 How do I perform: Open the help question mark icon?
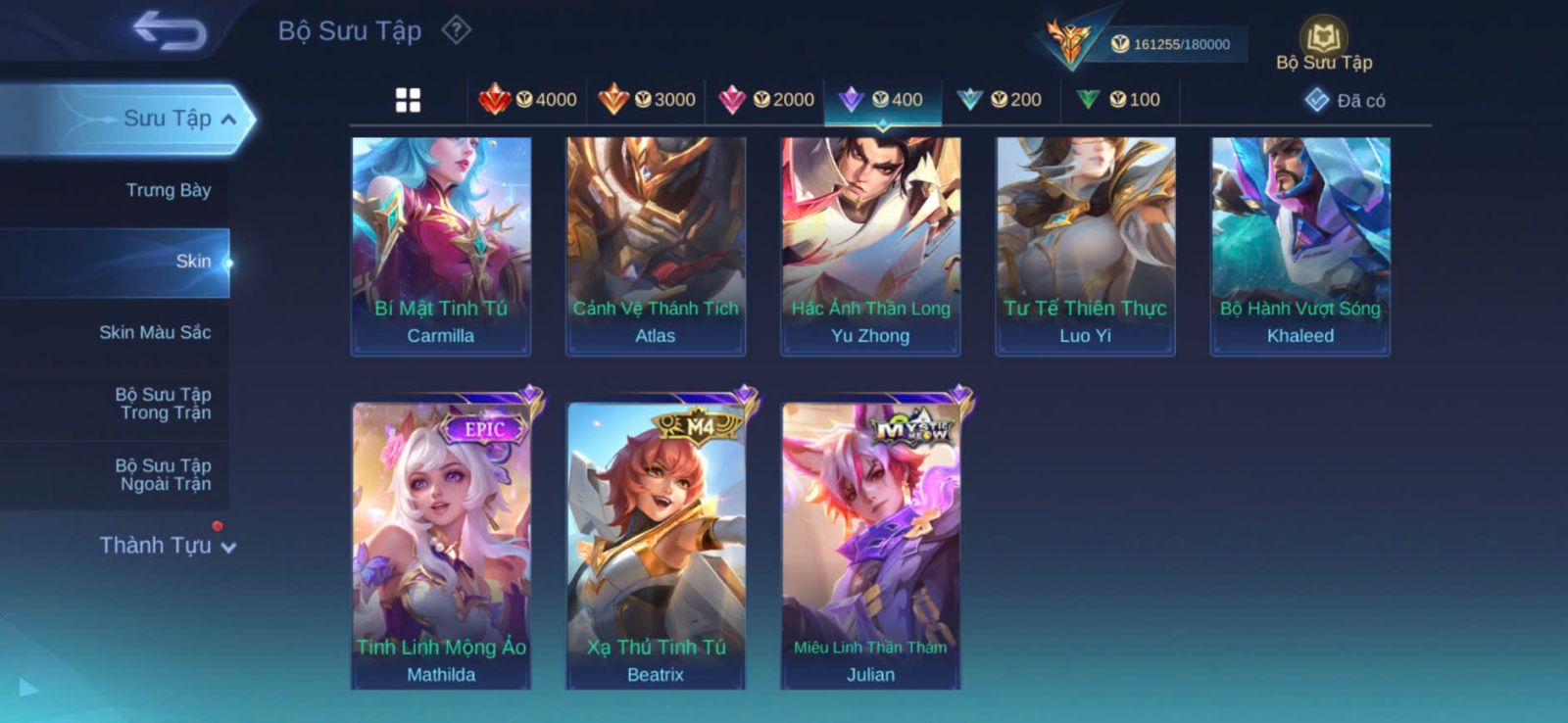pyautogui.click(x=456, y=30)
